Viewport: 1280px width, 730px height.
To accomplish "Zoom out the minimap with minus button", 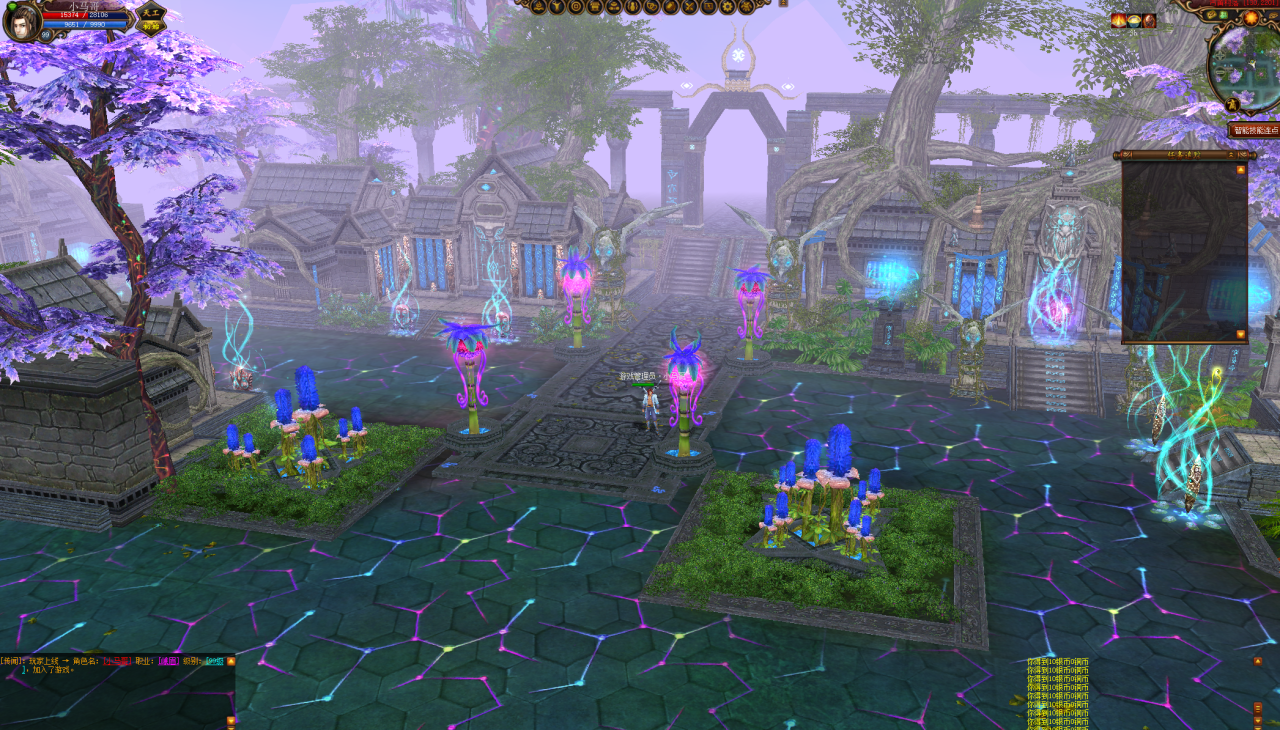I will 1220,72.
